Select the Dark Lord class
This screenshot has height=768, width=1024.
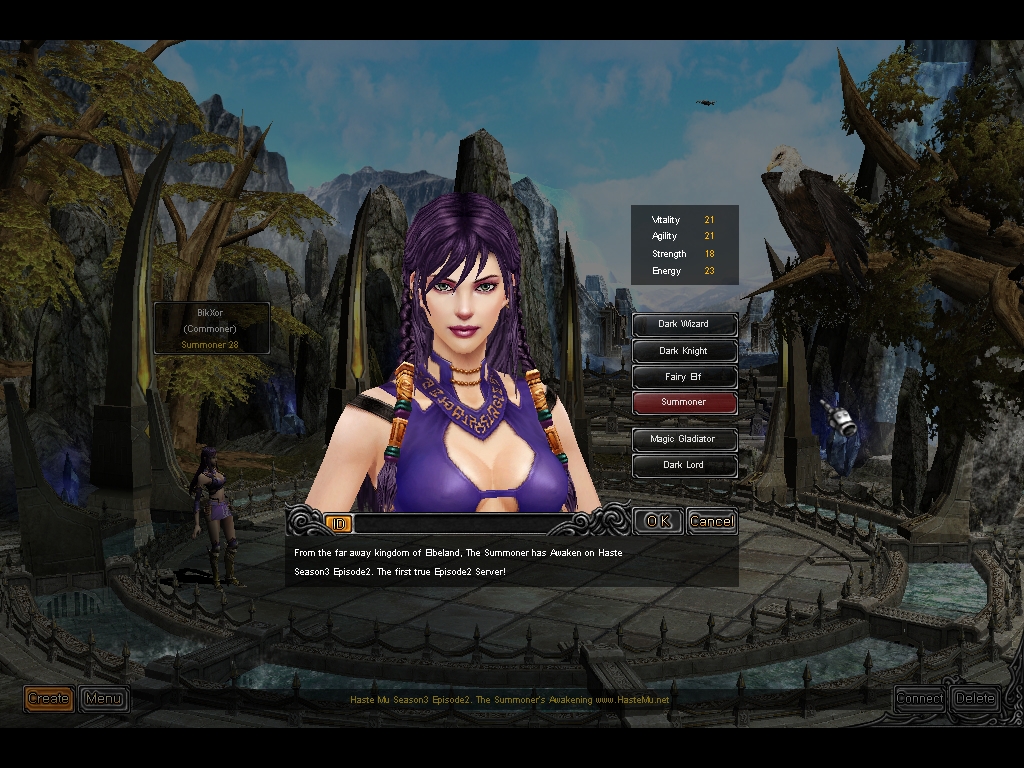pos(684,465)
